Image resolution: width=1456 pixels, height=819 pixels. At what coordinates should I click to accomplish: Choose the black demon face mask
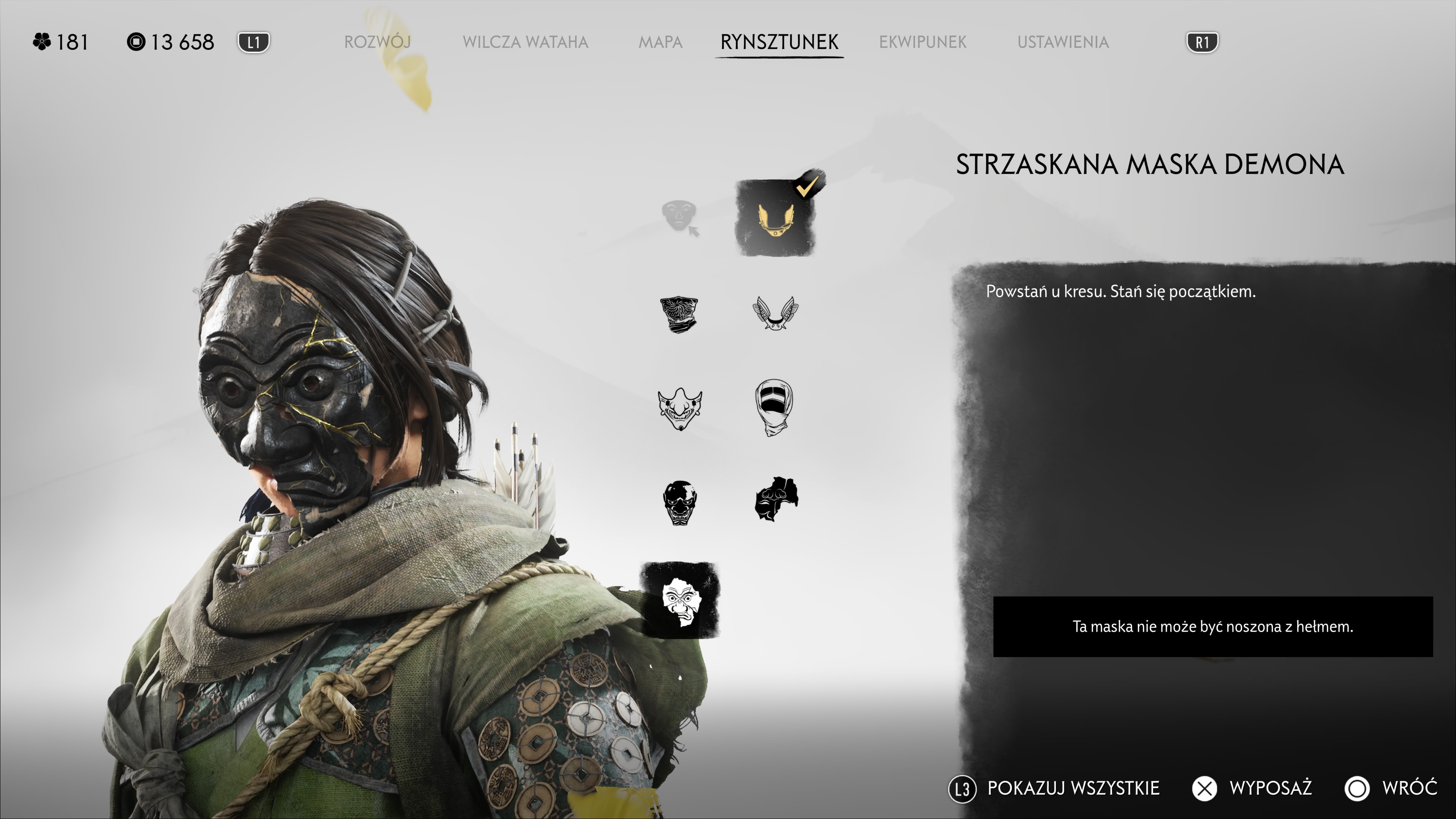(x=679, y=502)
